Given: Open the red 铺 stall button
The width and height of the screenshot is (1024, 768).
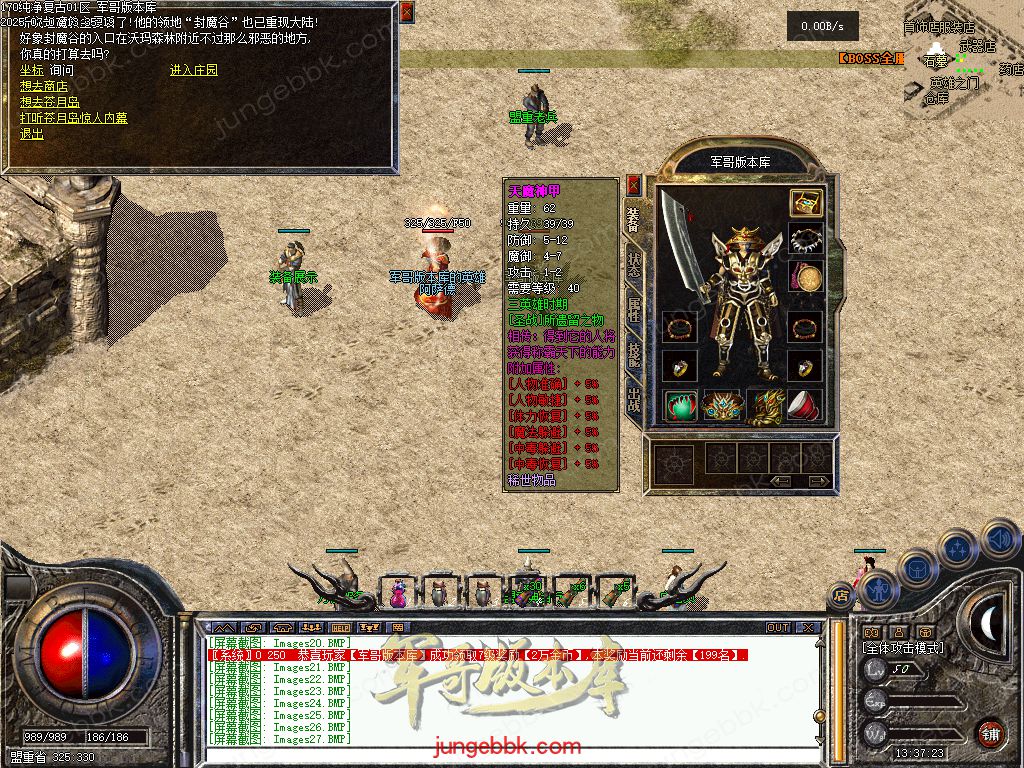Looking at the screenshot, I should [x=990, y=733].
